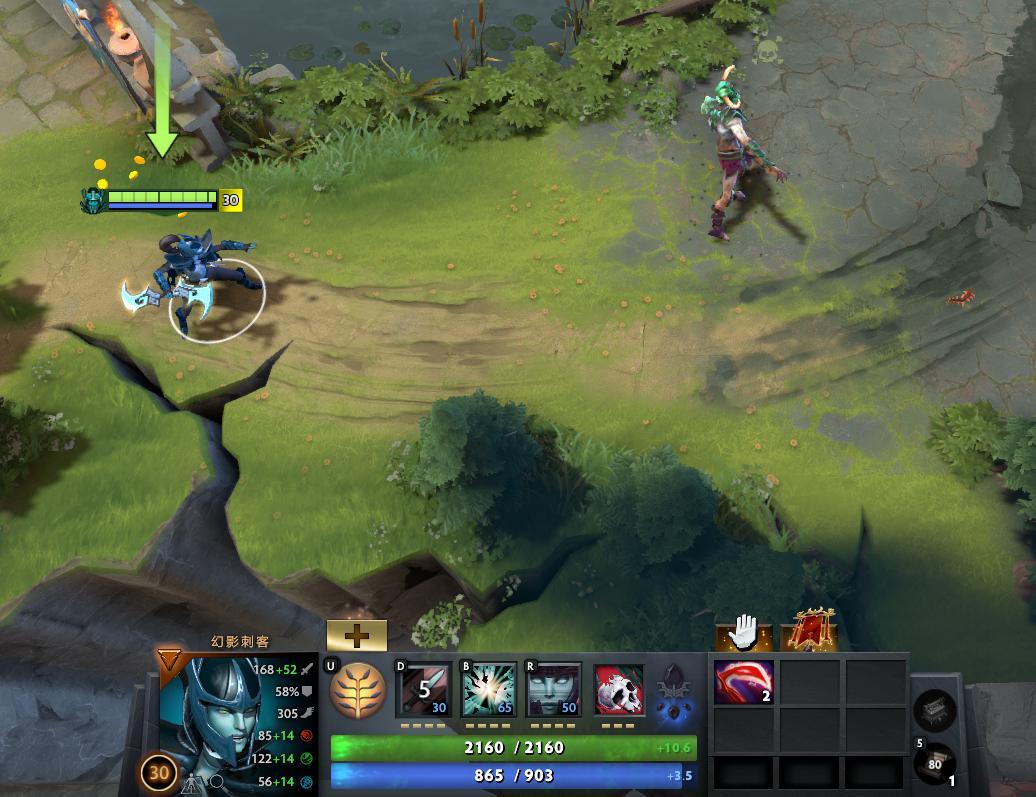
Task: Click the white glove hand button
Action: 744,632
